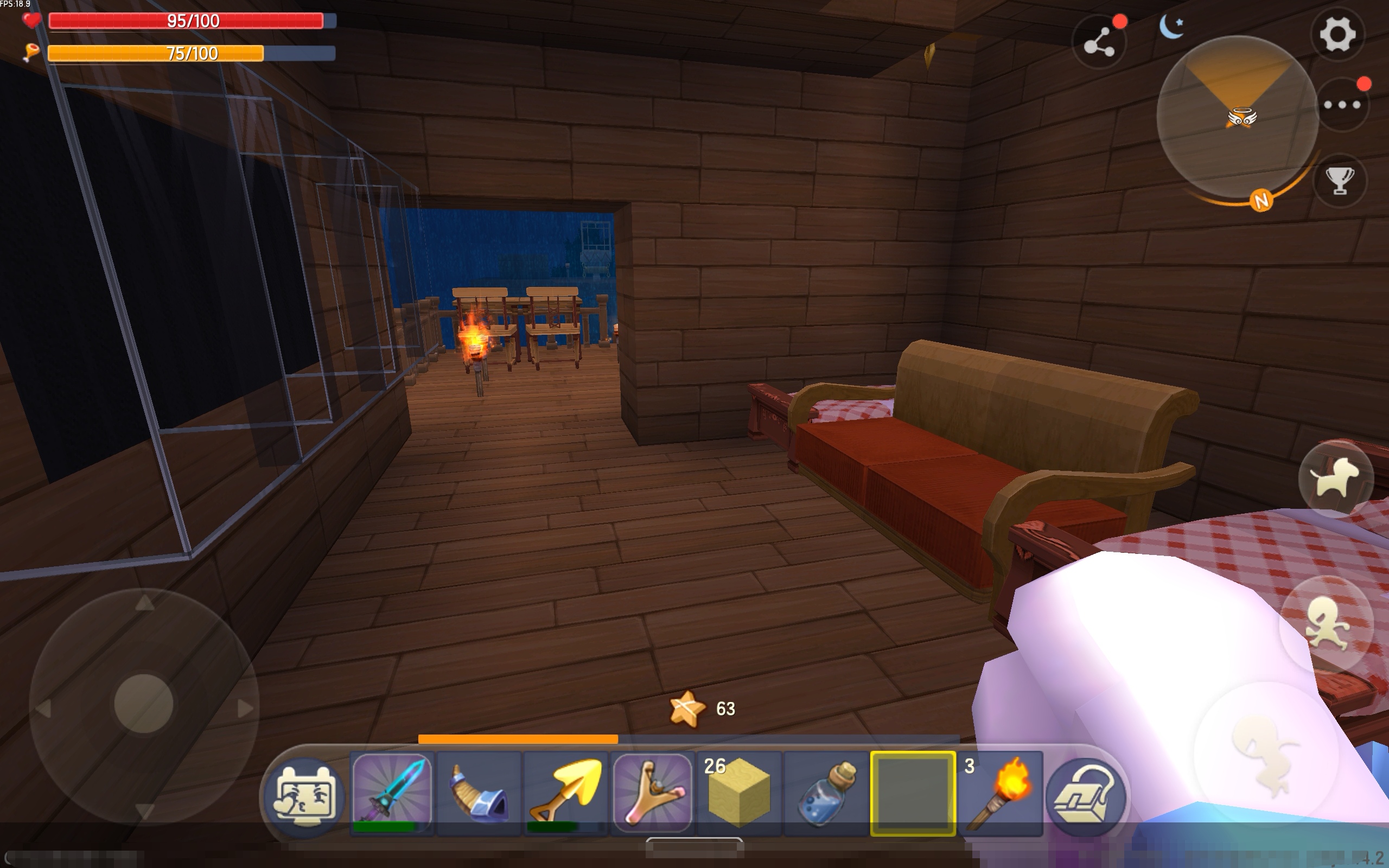The image size is (1389, 868).
Task: Tap the mount horse button
Action: click(1335, 477)
